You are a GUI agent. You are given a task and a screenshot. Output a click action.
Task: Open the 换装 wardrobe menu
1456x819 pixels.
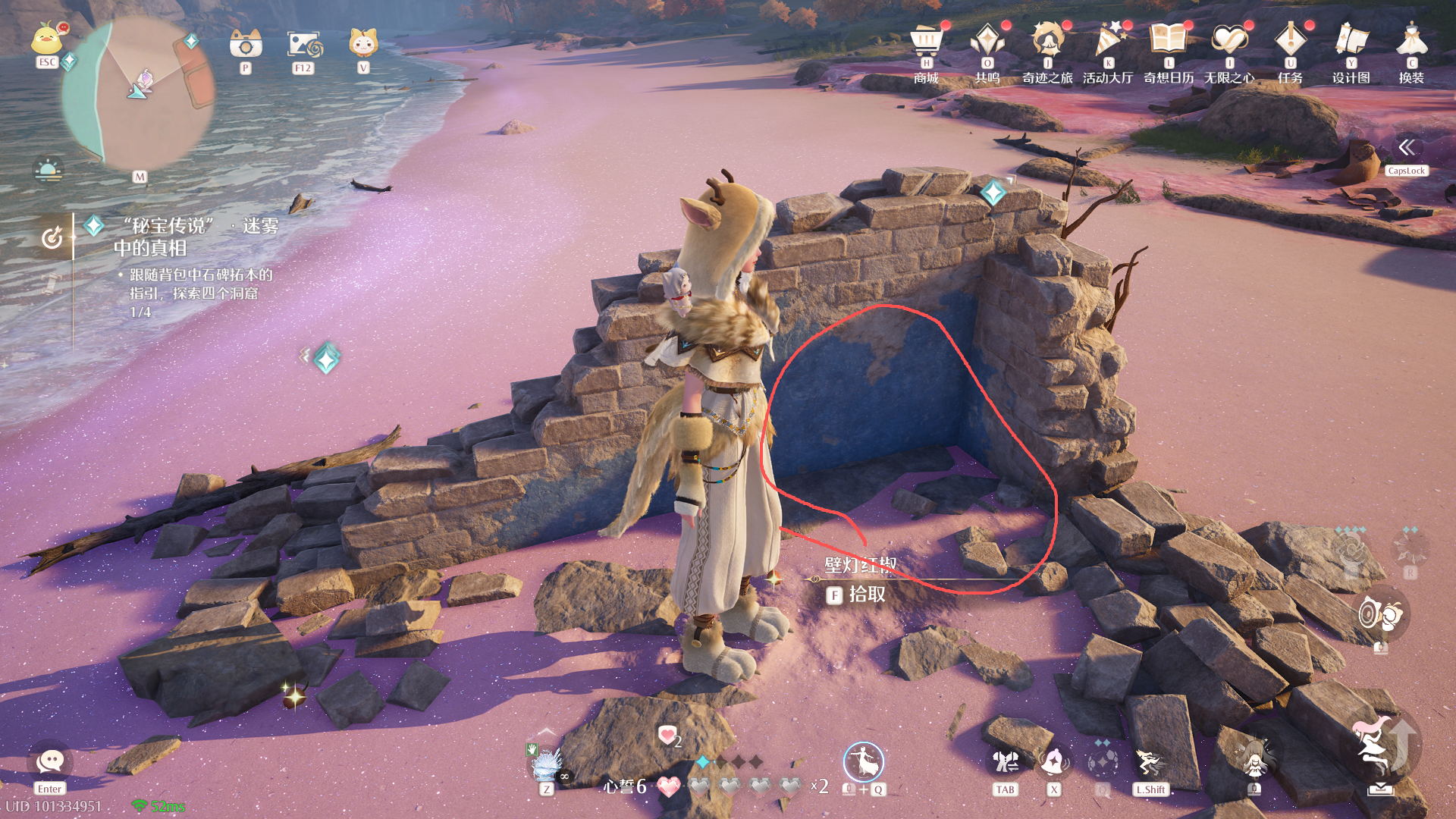pos(1411,42)
